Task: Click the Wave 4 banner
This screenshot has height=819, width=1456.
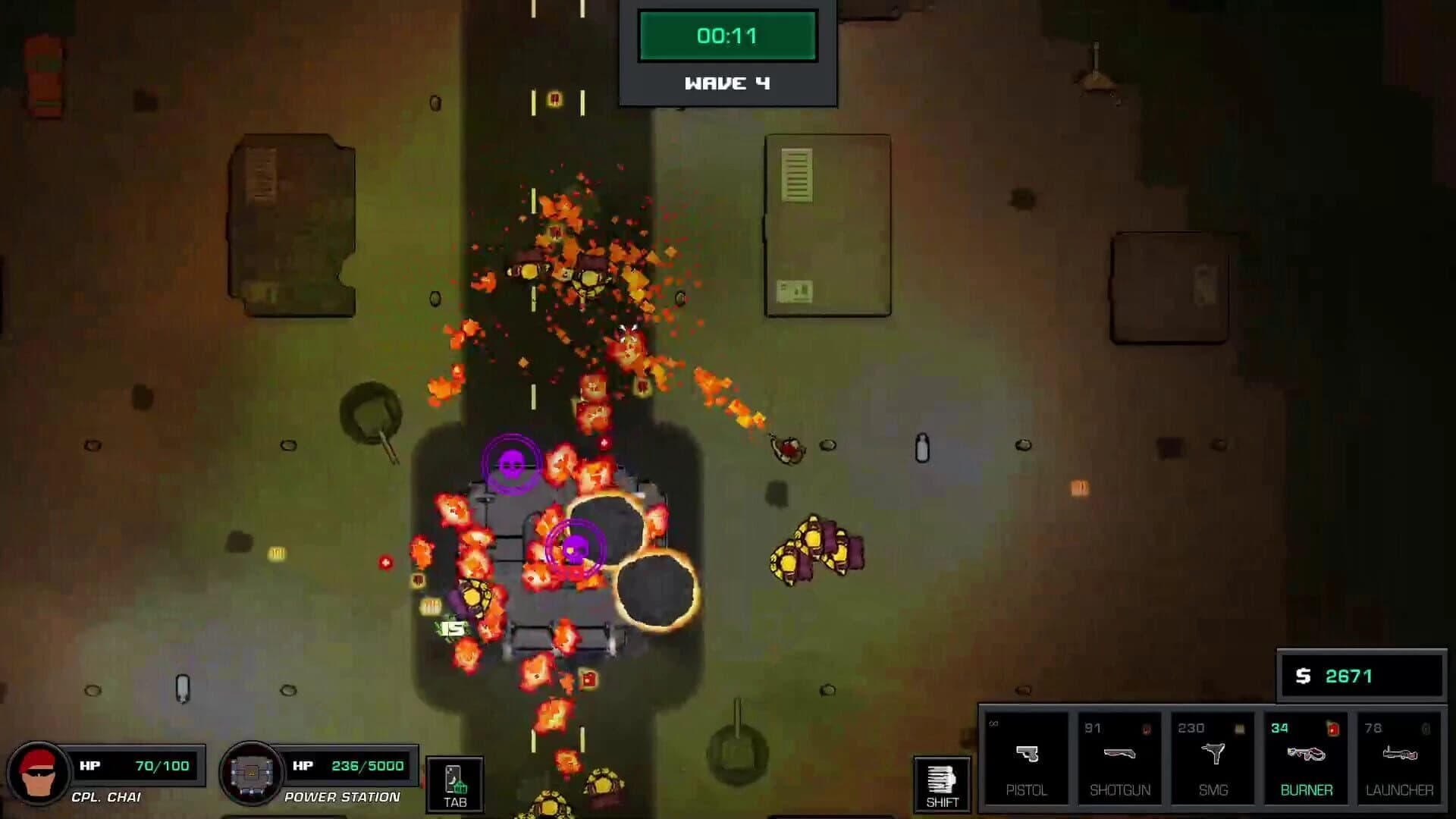Action: pyautogui.click(x=727, y=83)
